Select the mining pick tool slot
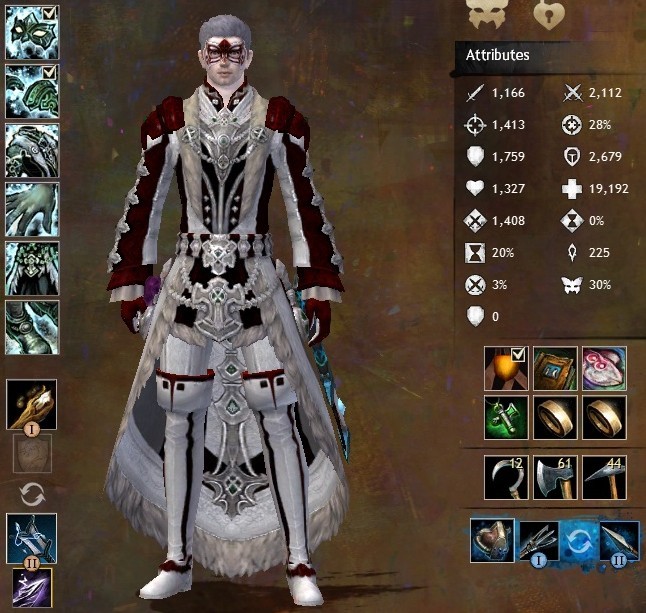Viewport: 646px width, 613px height. pyautogui.click(x=603, y=477)
